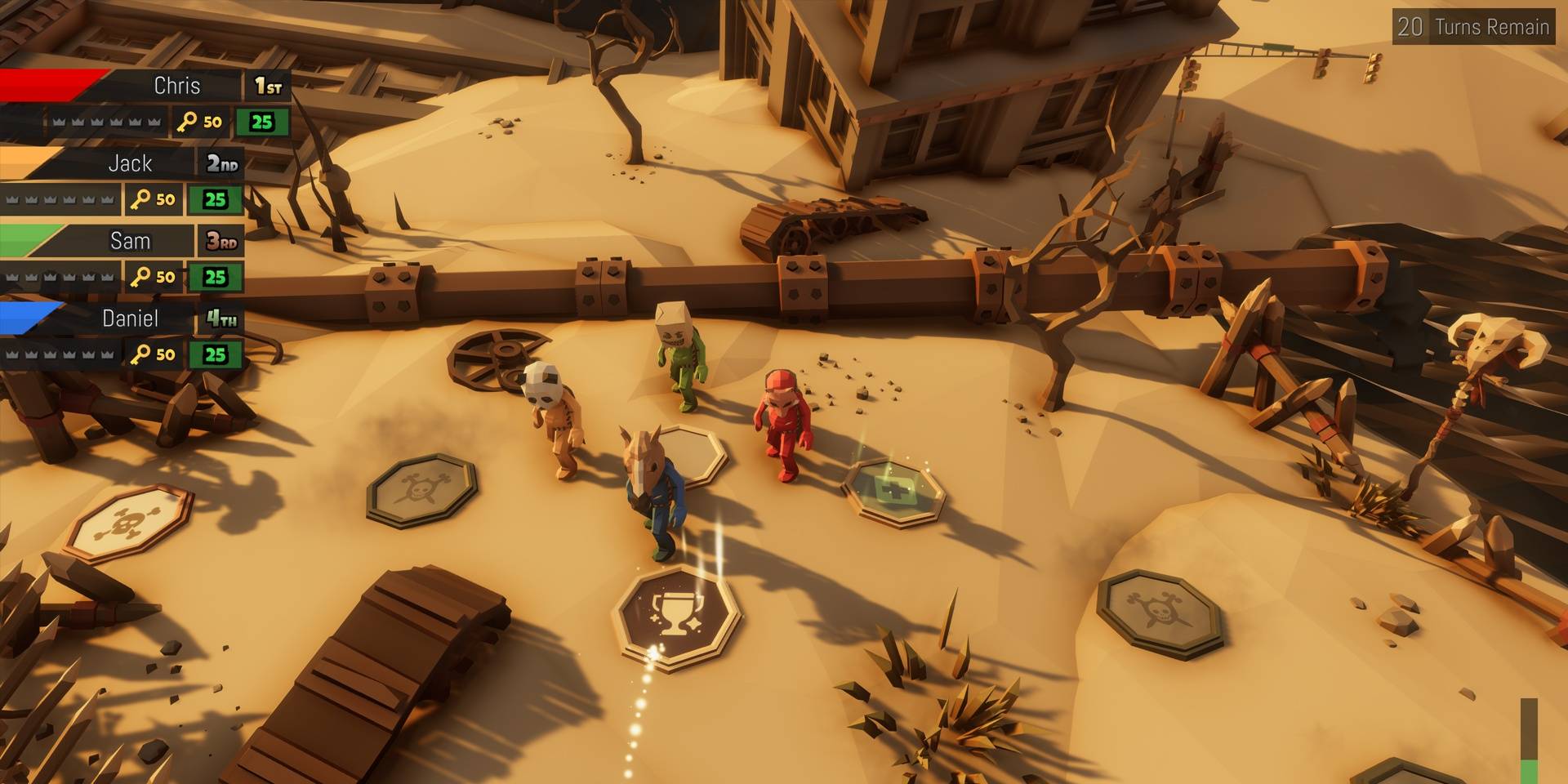
Task: Choose Sam's row in the player list
Action: (131, 242)
